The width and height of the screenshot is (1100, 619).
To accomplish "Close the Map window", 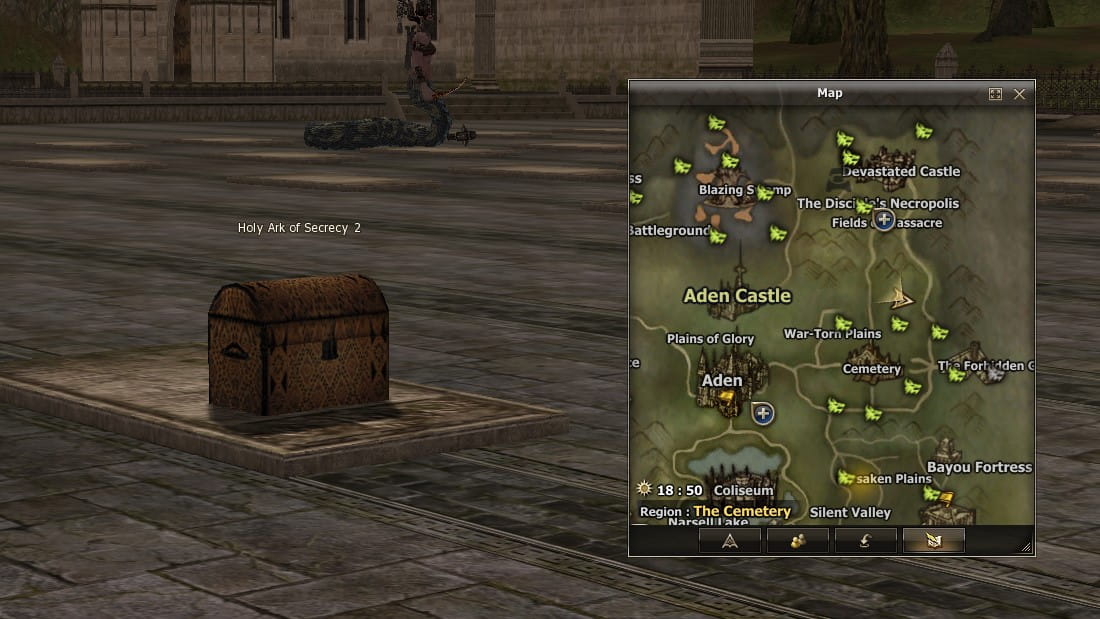I will point(1019,94).
